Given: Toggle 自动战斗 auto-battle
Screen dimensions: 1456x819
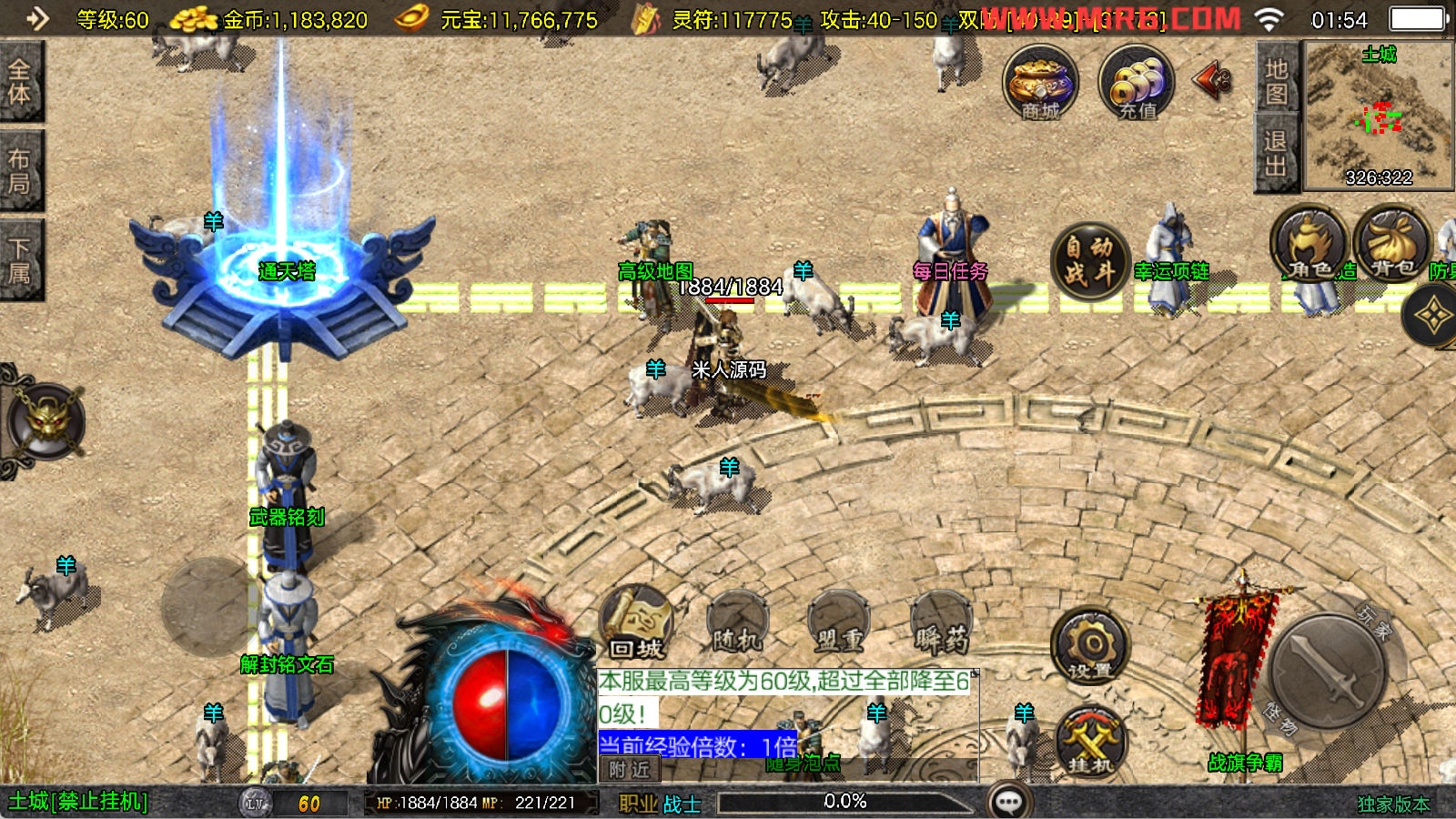Looking at the screenshot, I should pyautogui.click(x=1090, y=260).
